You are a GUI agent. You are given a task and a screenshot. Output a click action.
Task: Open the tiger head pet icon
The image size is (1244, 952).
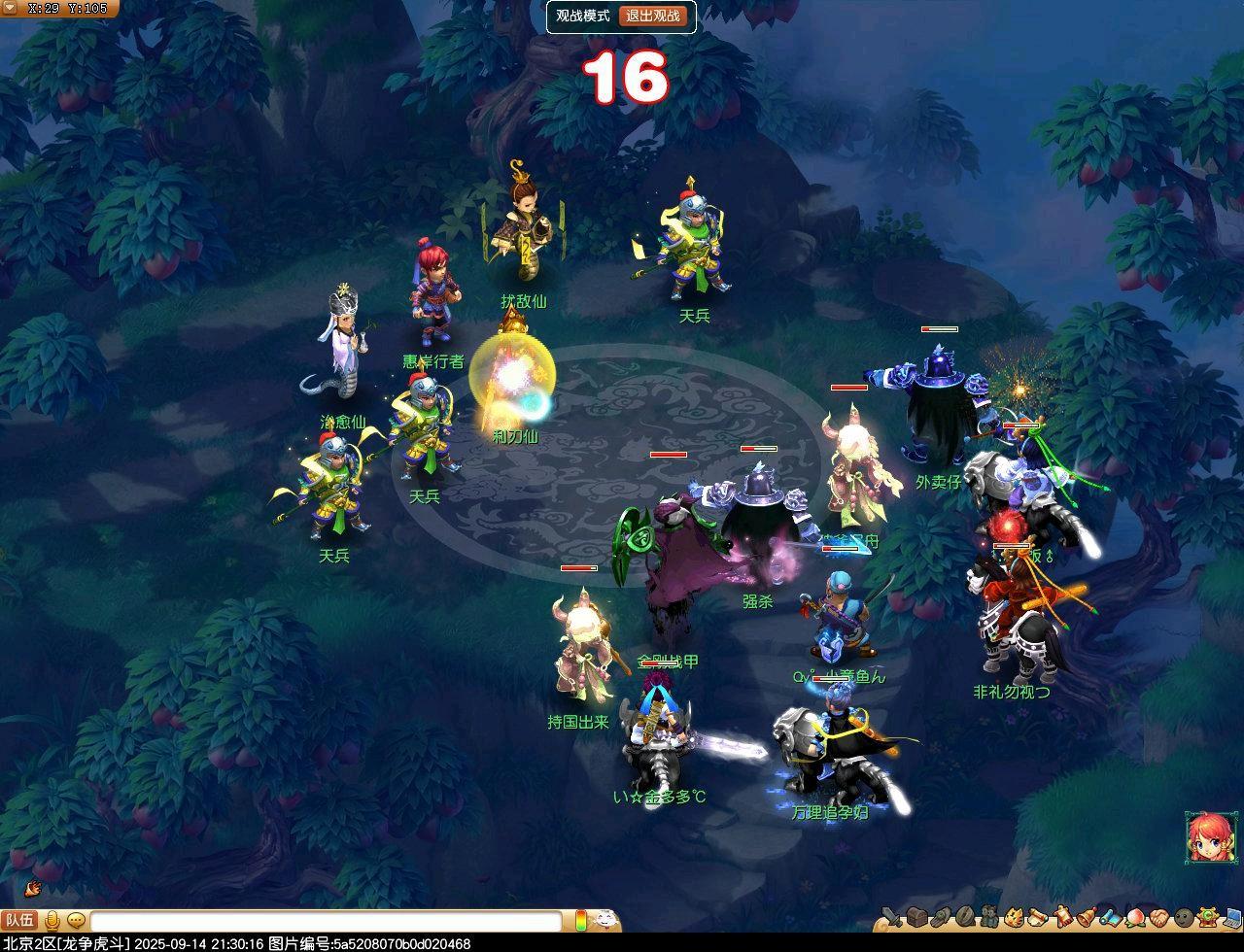1014,917
